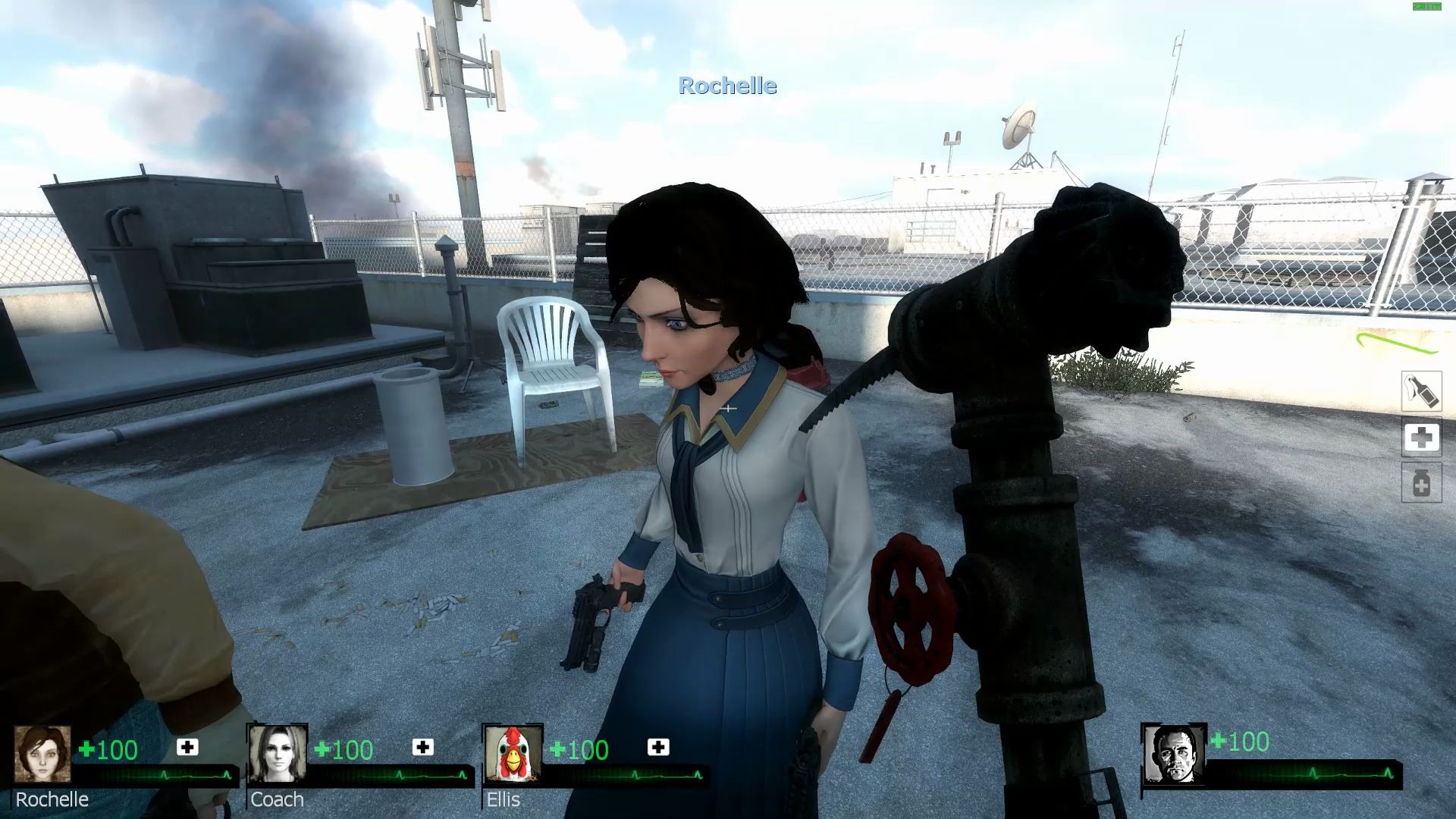The image size is (1456, 819).
Task: Click Coach's teammate portrait
Action: pos(278,754)
